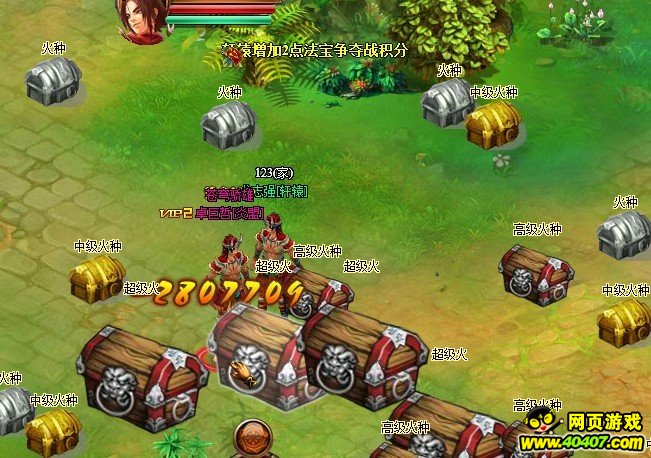Click the round orange emblem button
The image size is (651, 458).
(253, 439)
